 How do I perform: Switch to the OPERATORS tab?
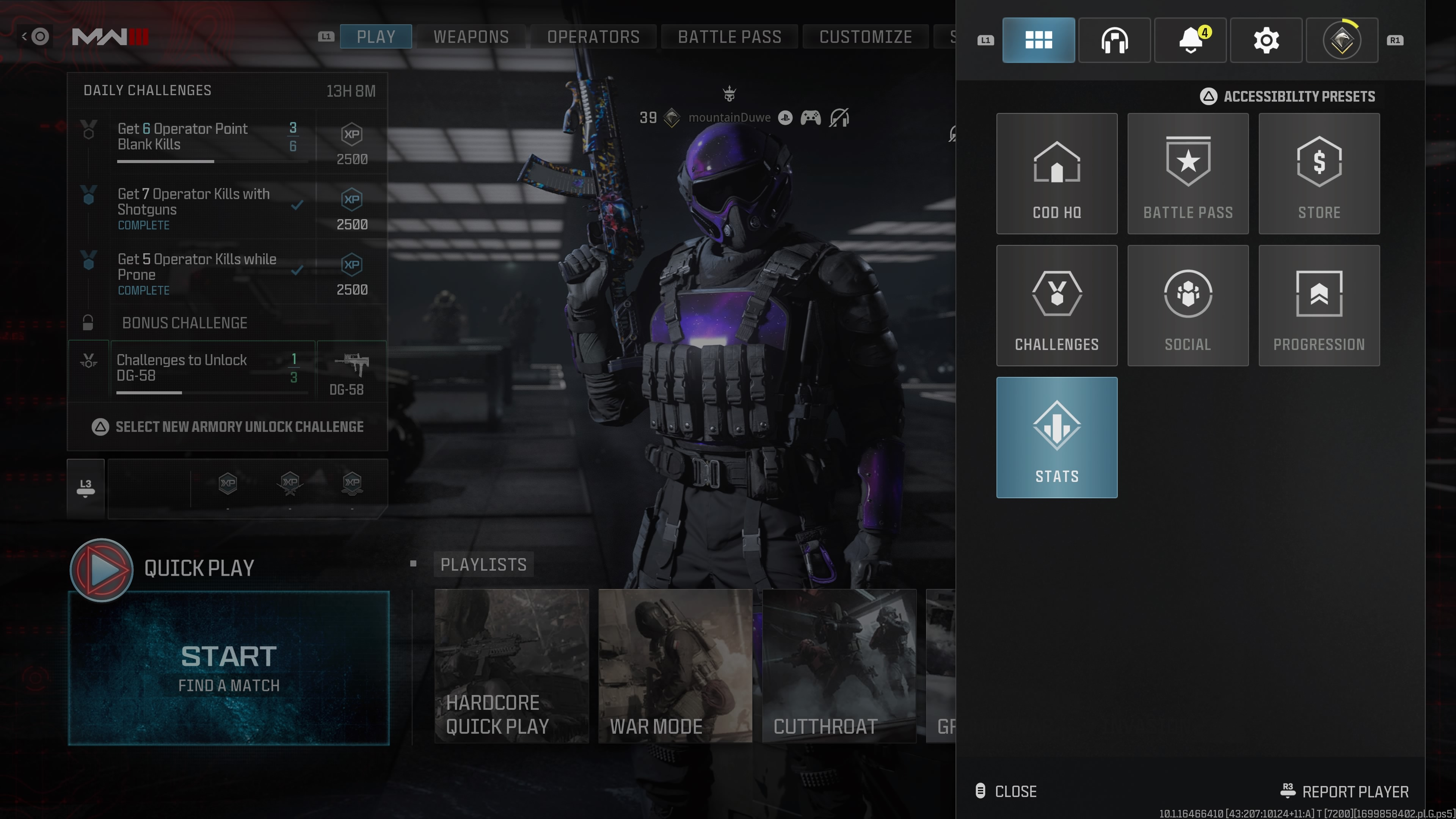(x=593, y=36)
